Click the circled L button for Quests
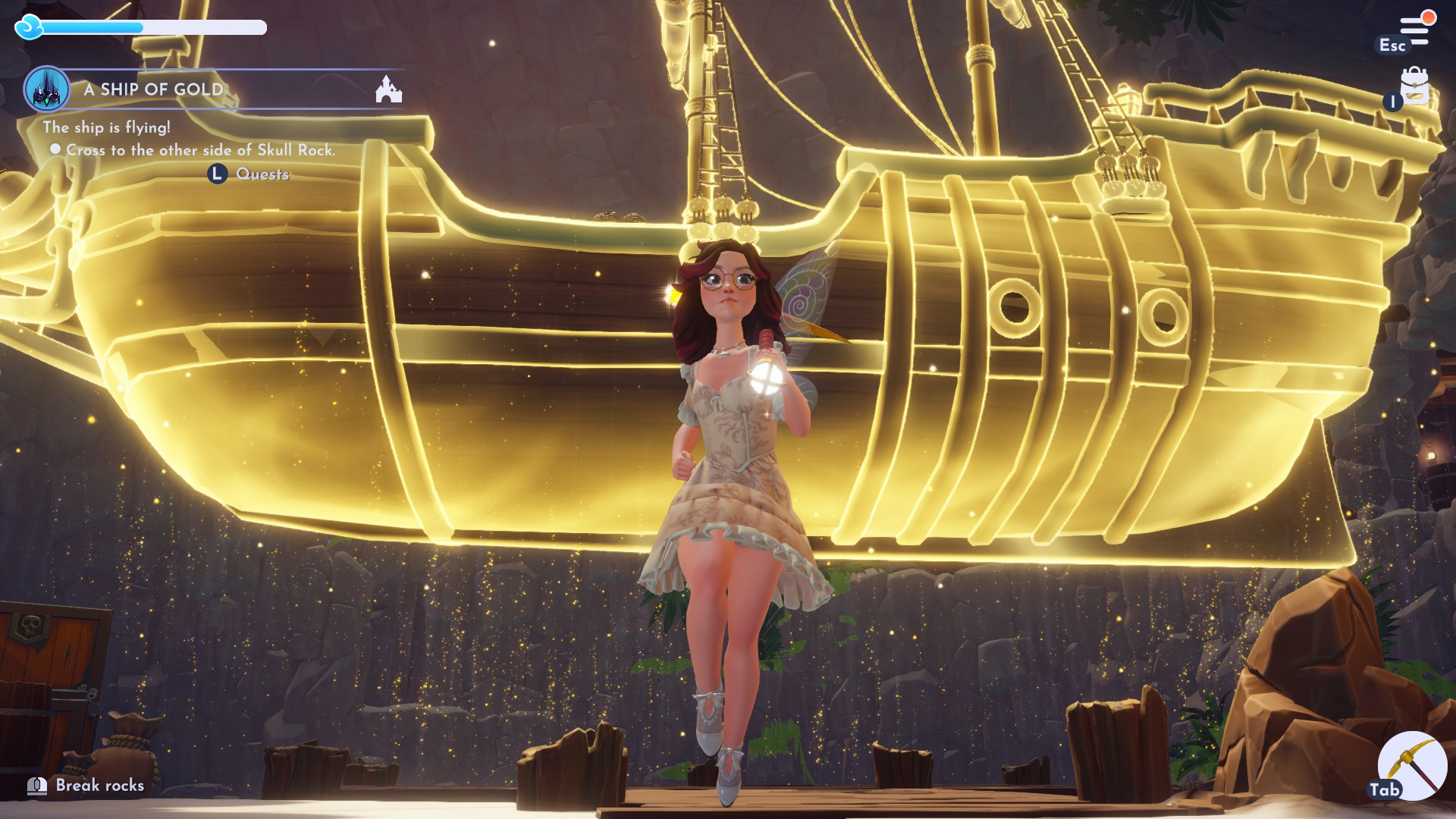The image size is (1456, 819). (x=216, y=174)
